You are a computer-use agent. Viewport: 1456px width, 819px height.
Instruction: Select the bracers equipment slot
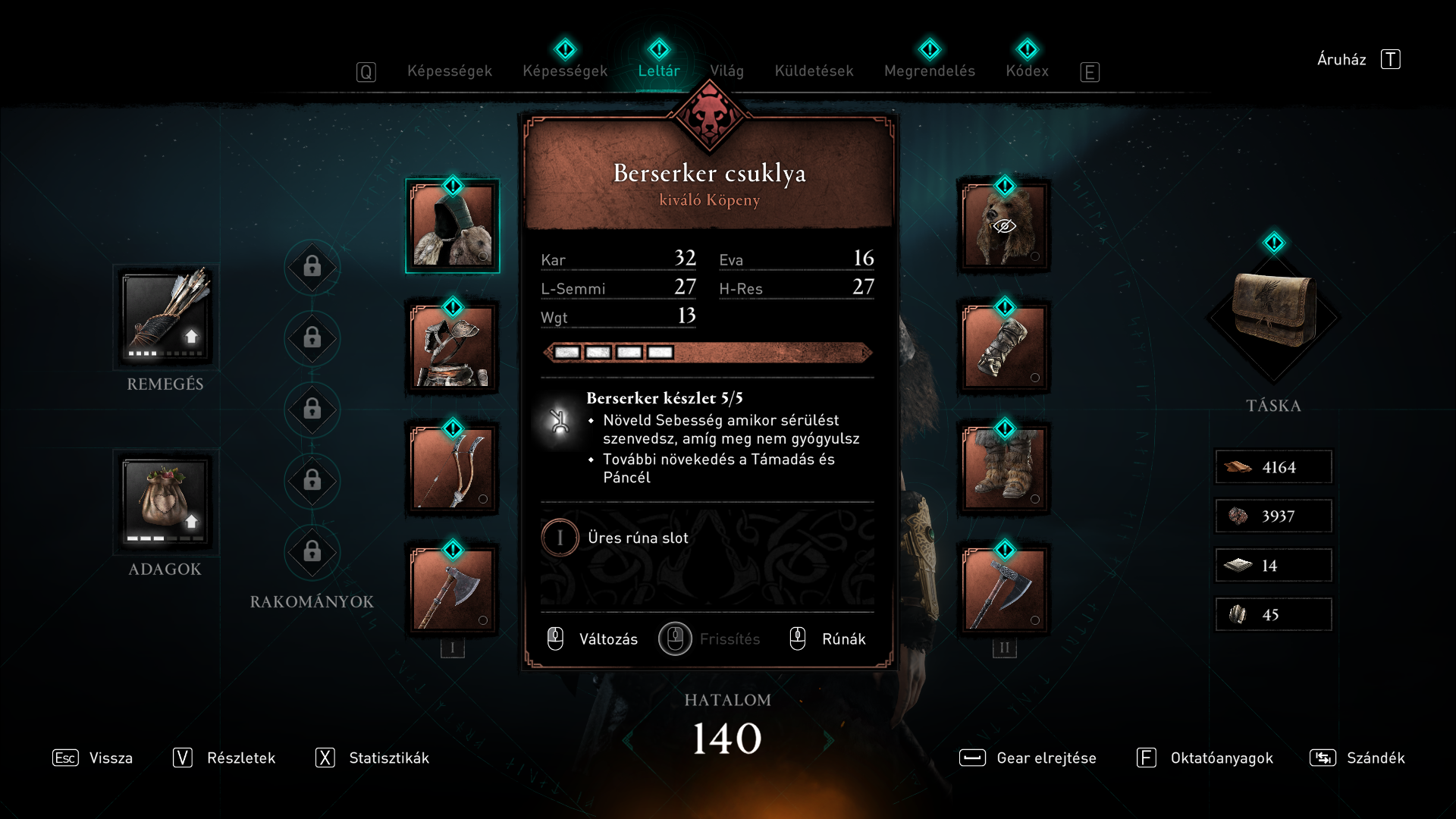(1004, 347)
